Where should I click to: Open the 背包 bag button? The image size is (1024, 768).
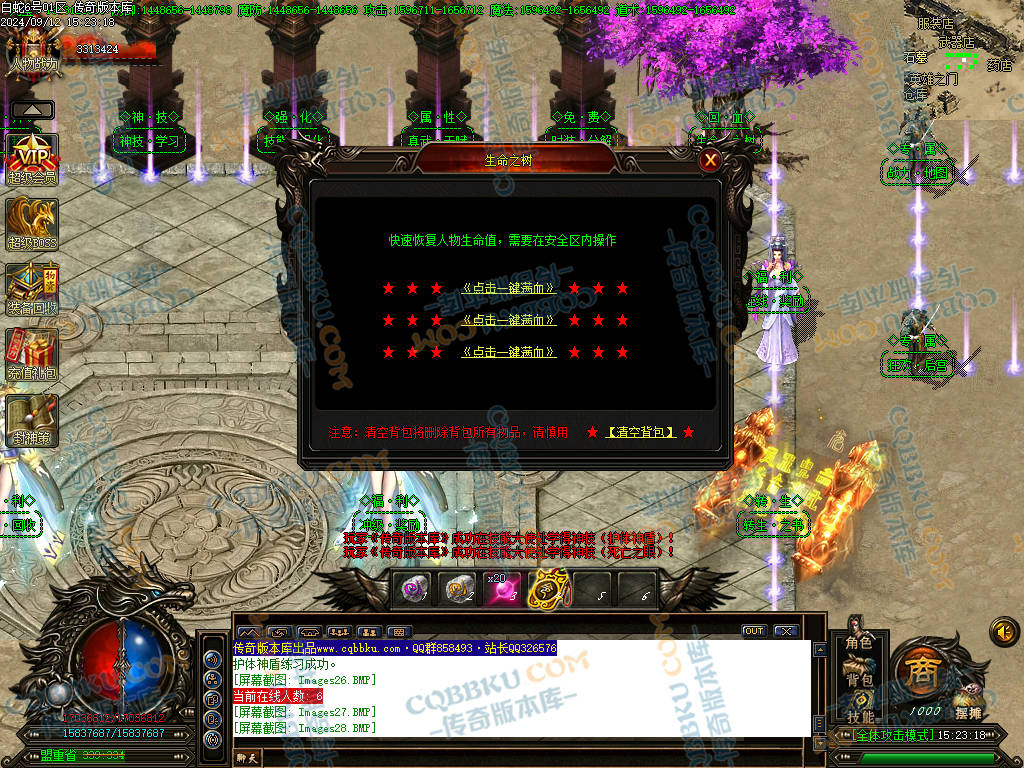[x=859, y=680]
